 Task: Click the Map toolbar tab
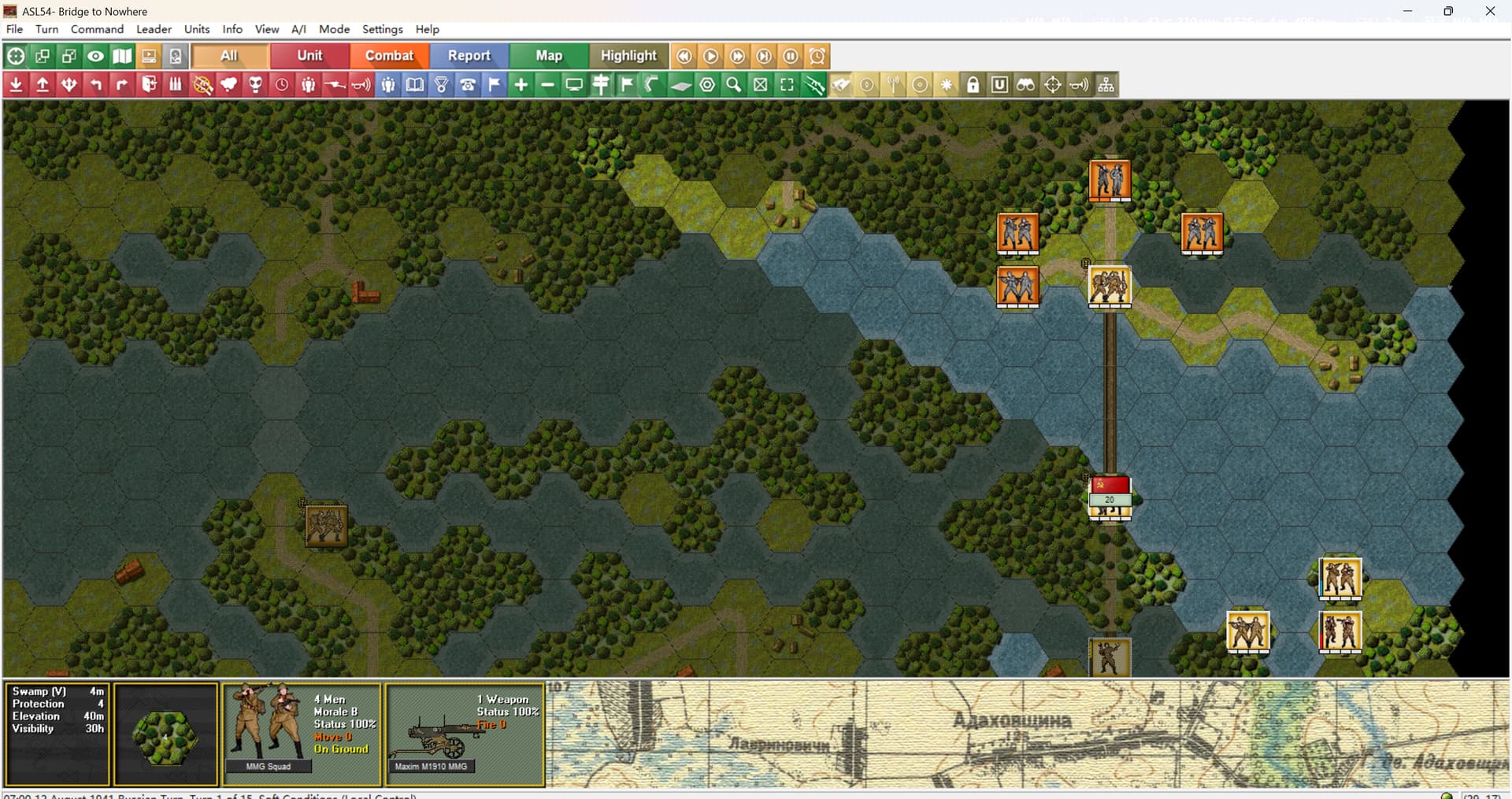(x=549, y=56)
